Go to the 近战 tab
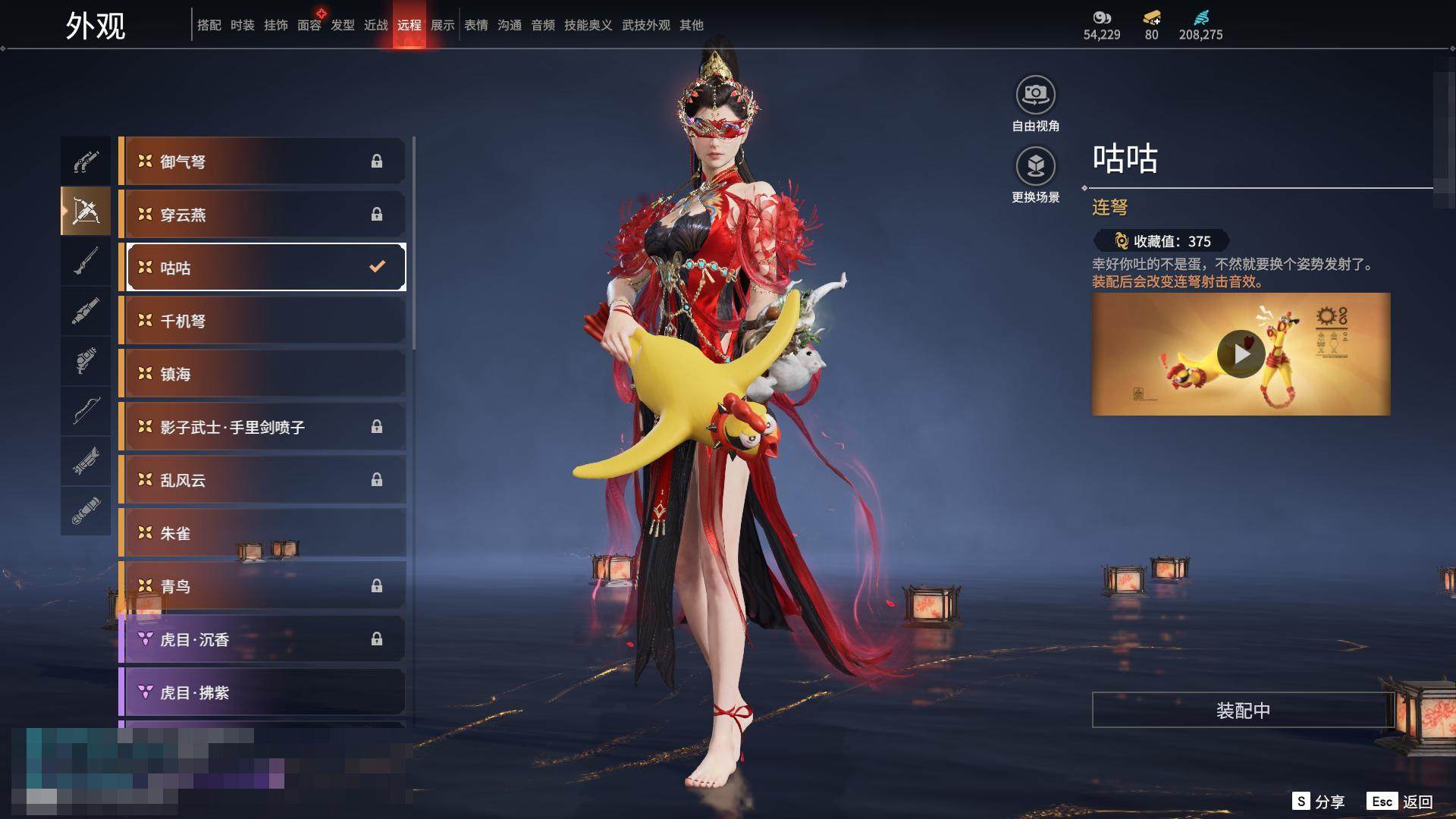The image size is (1456, 819). 376,25
